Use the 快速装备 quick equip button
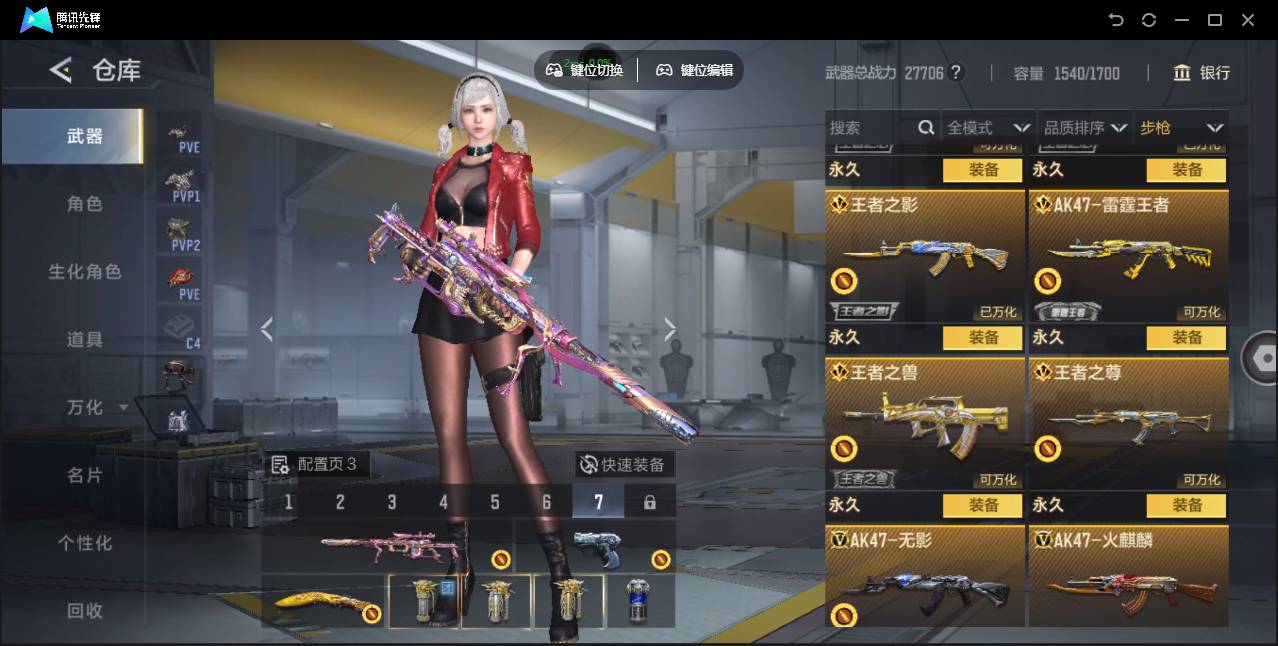This screenshot has width=1278, height=646. click(x=624, y=465)
